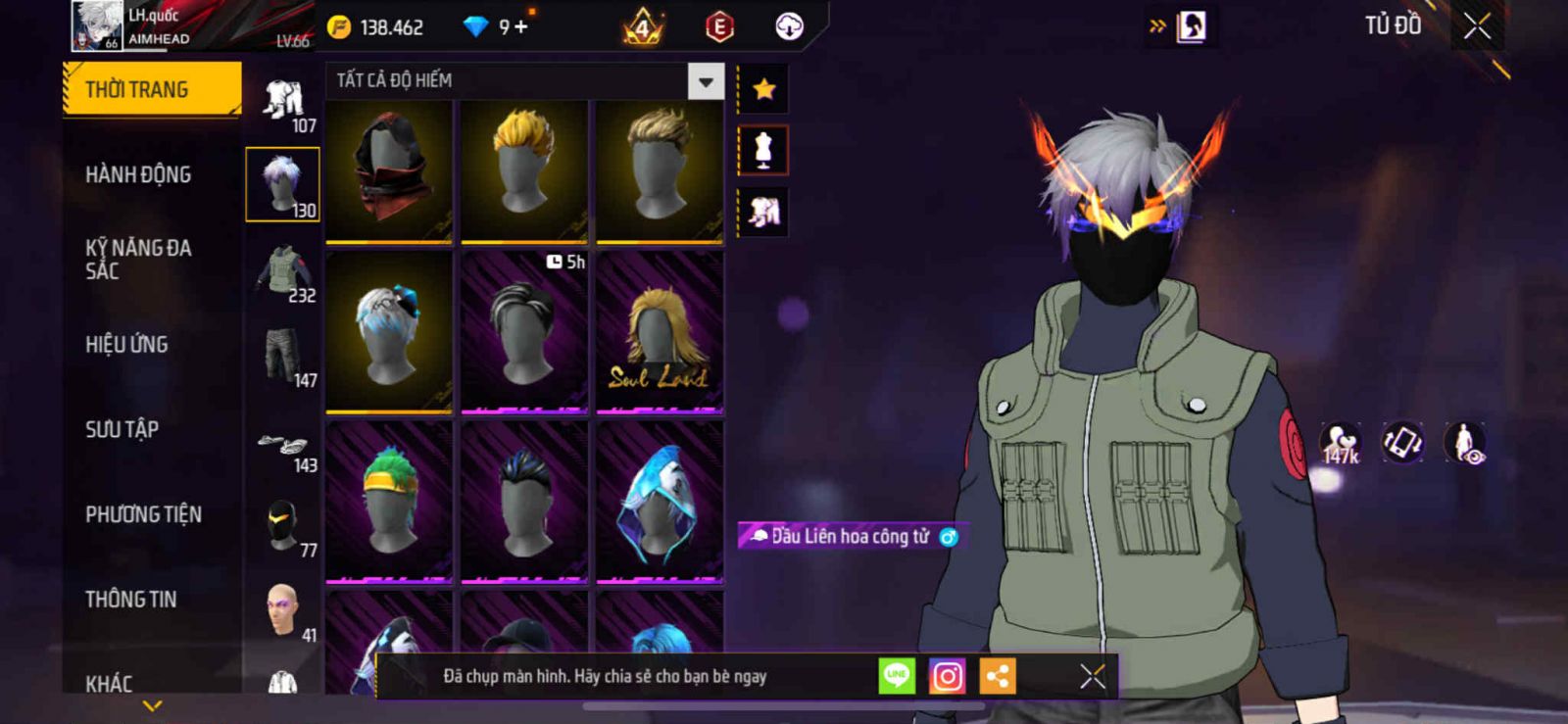1568x724 pixels.
Task: Select the red hooded mask item
Action: click(x=389, y=170)
